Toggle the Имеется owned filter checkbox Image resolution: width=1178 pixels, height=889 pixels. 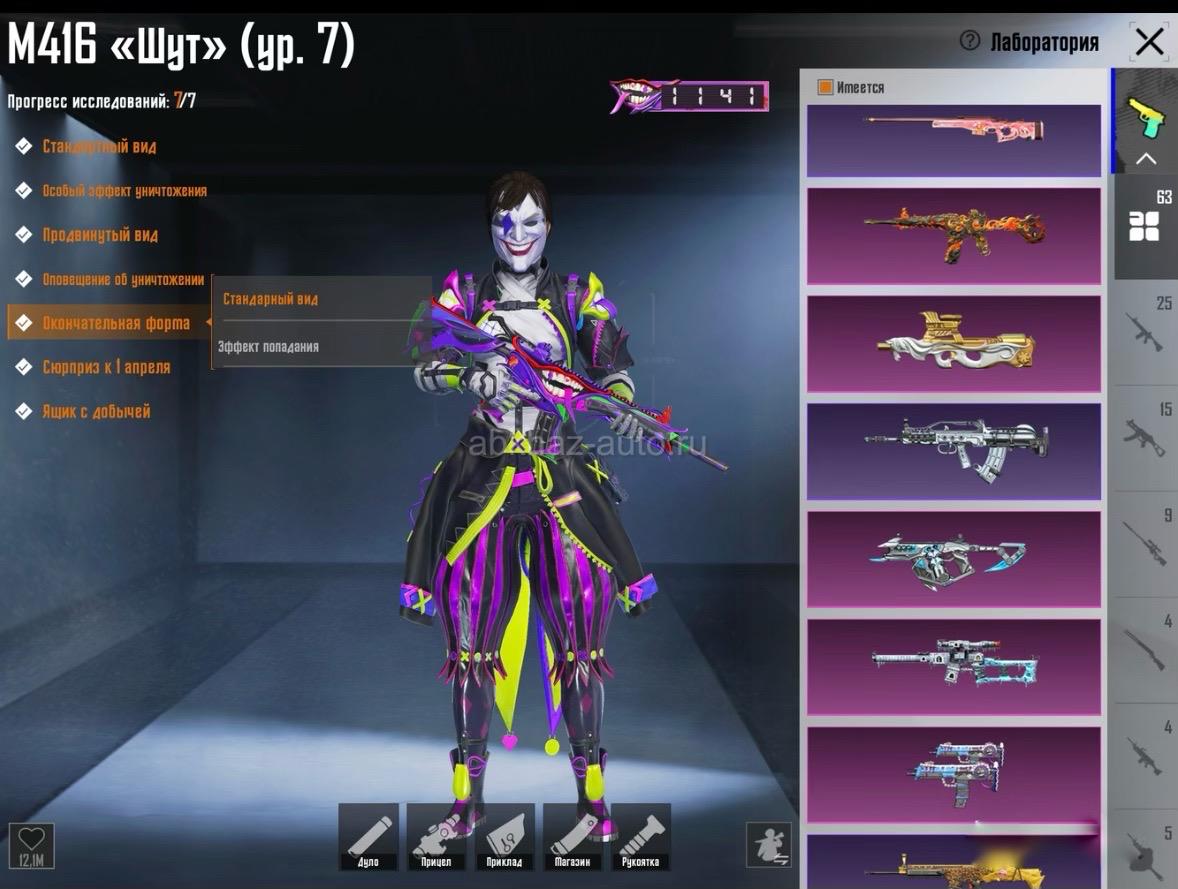point(826,88)
